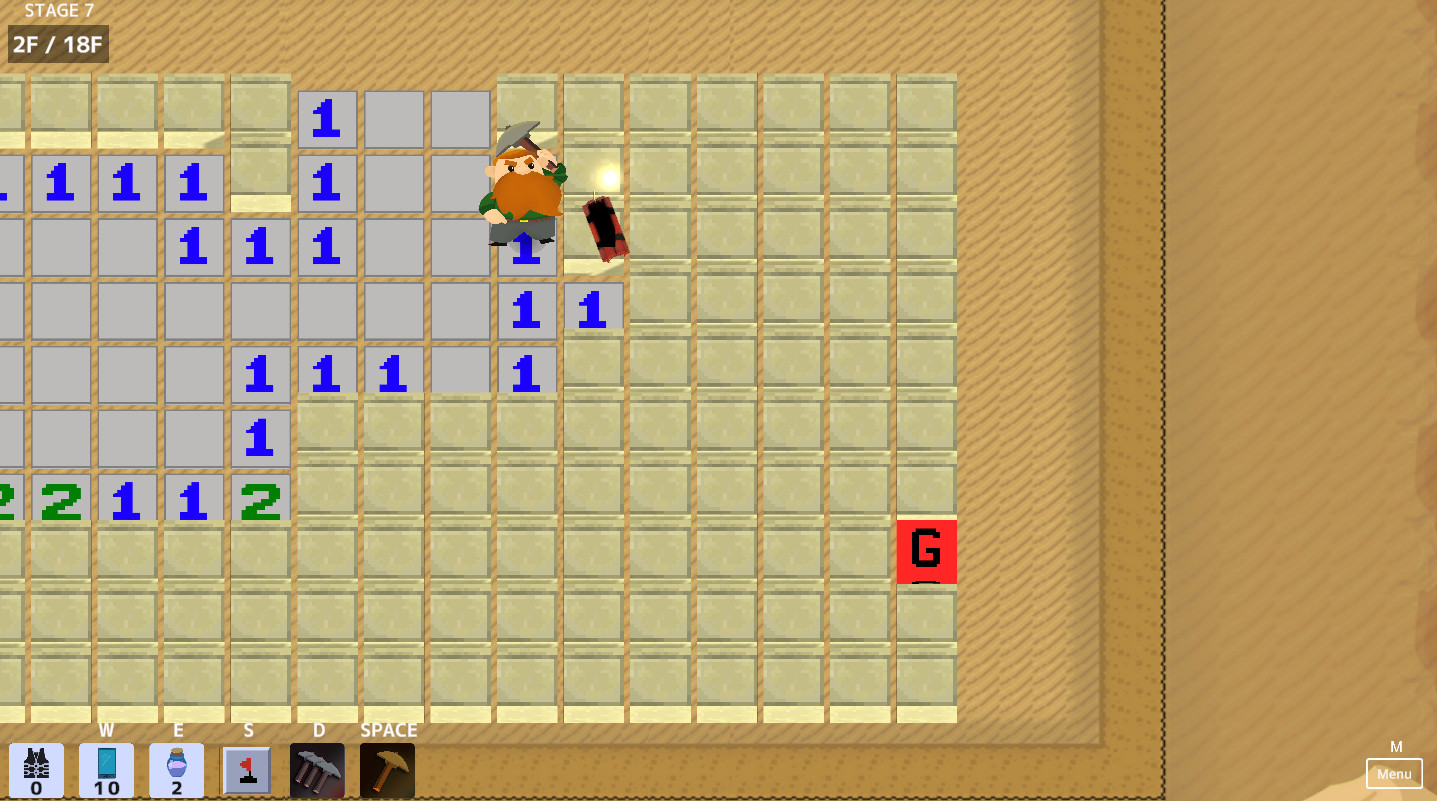Activate the flag tool bound to S
The width and height of the screenshot is (1437, 801).
pos(247,770)
